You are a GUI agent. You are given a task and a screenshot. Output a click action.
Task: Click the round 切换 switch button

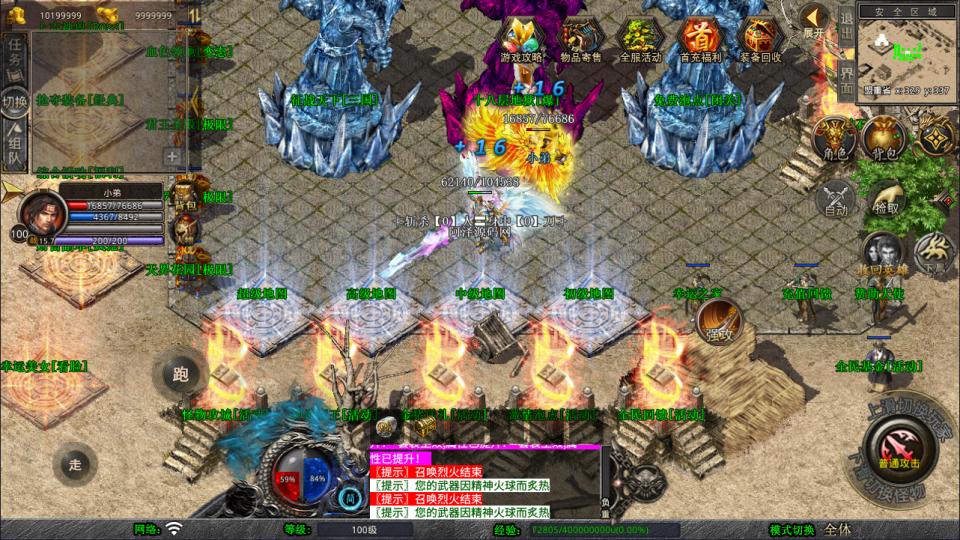tap(14, 101)
